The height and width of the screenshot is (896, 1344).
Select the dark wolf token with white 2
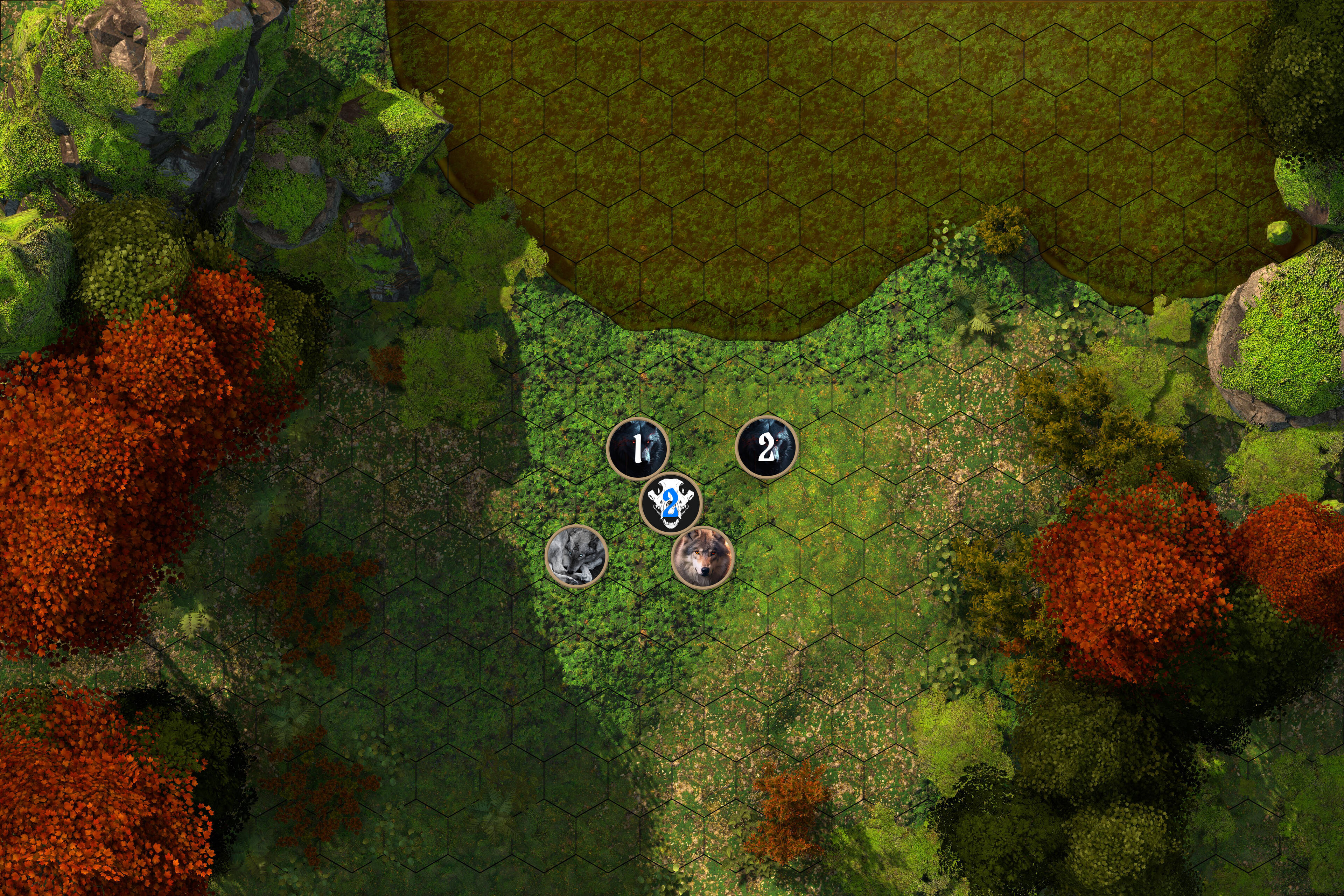tap(766, 447)
